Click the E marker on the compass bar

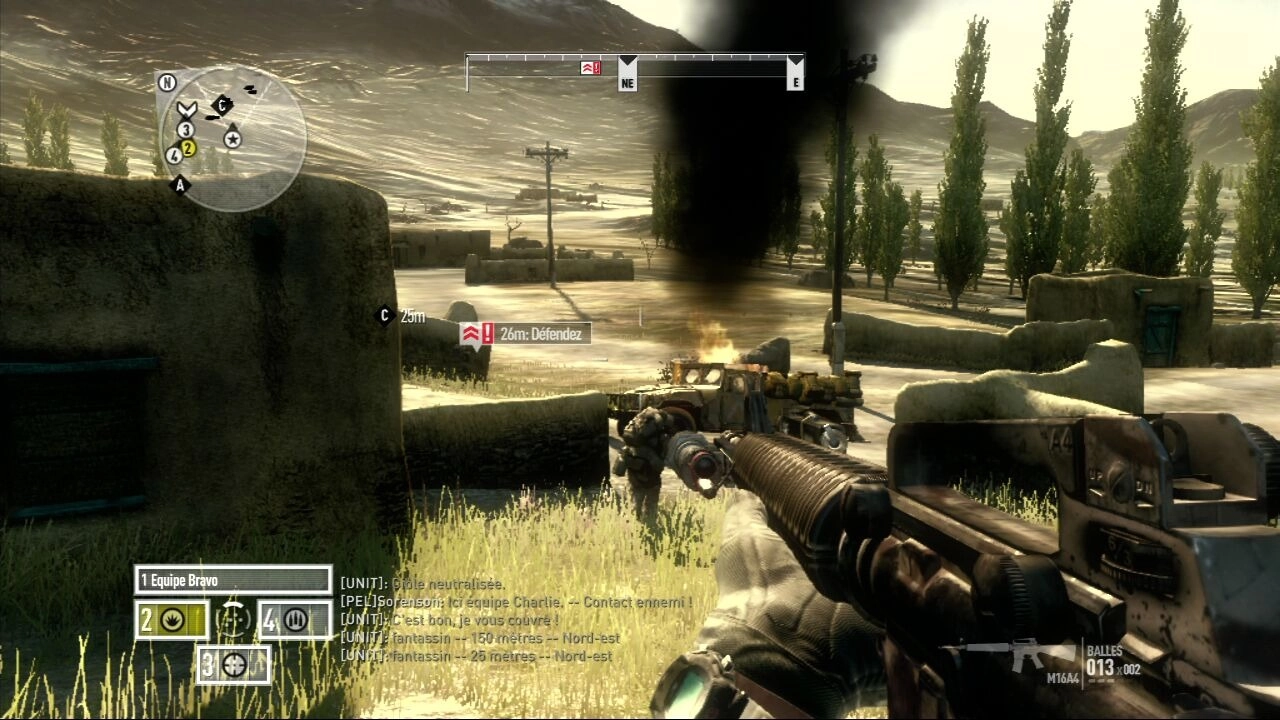click(x=795, y=73)
